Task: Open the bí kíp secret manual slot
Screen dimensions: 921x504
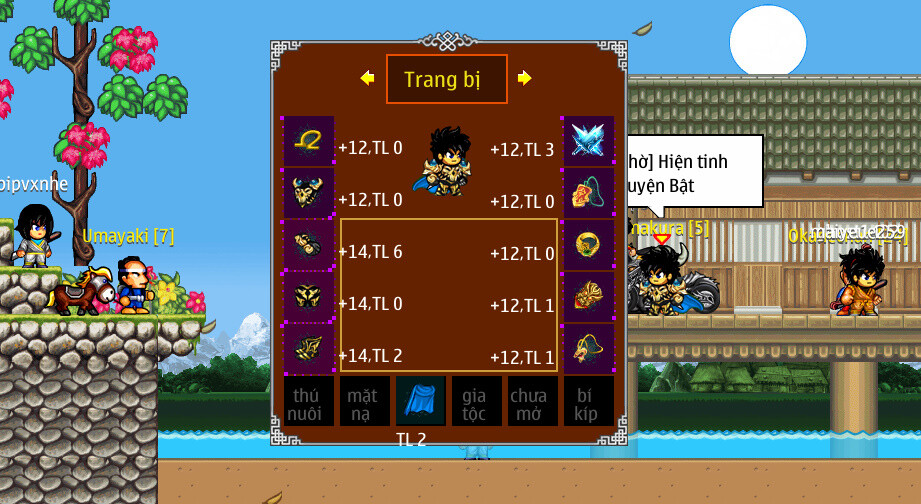Action: pyautogui.click(x=588, y=401)
